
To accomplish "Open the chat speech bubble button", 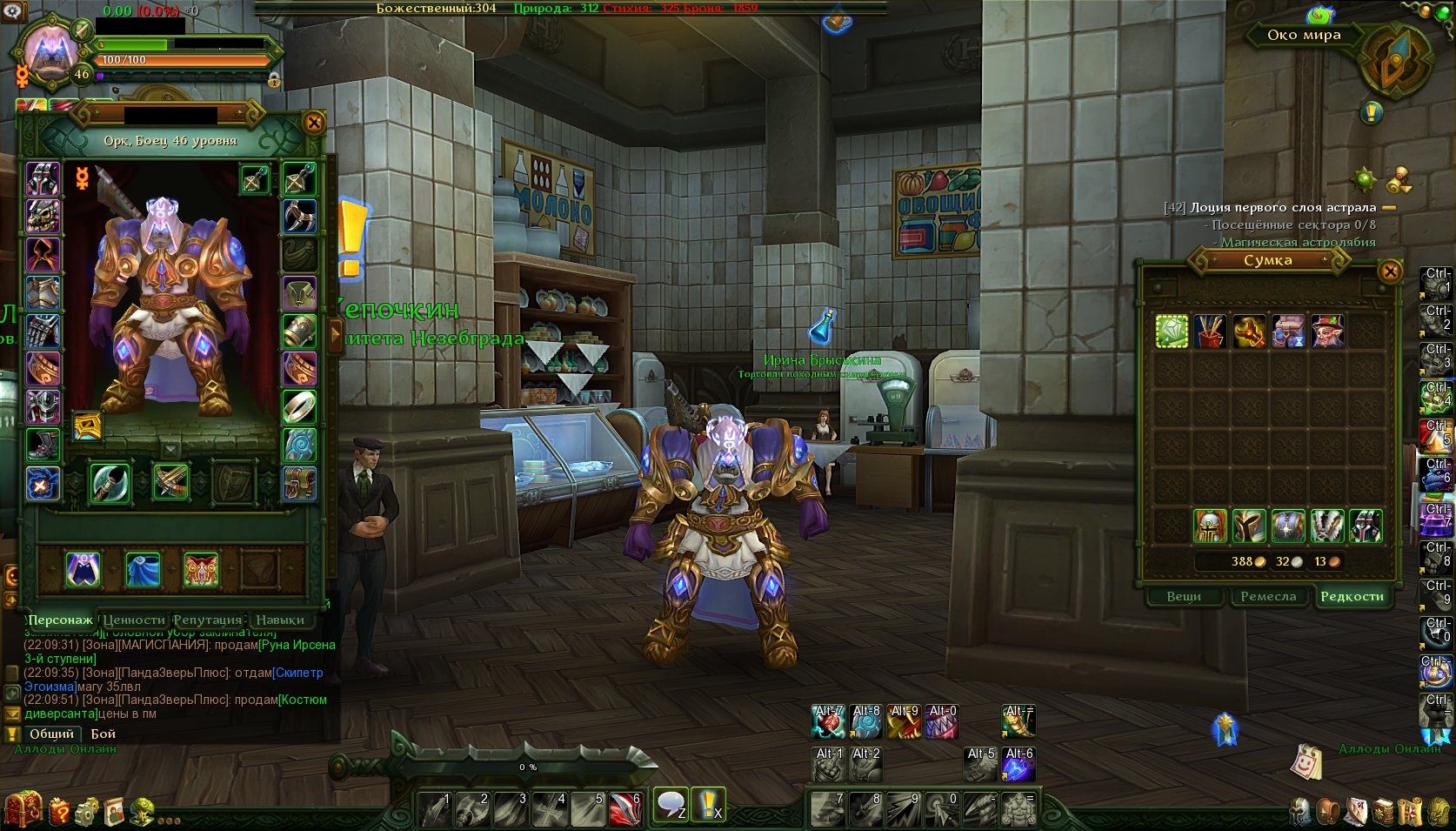I will (671, 803).
